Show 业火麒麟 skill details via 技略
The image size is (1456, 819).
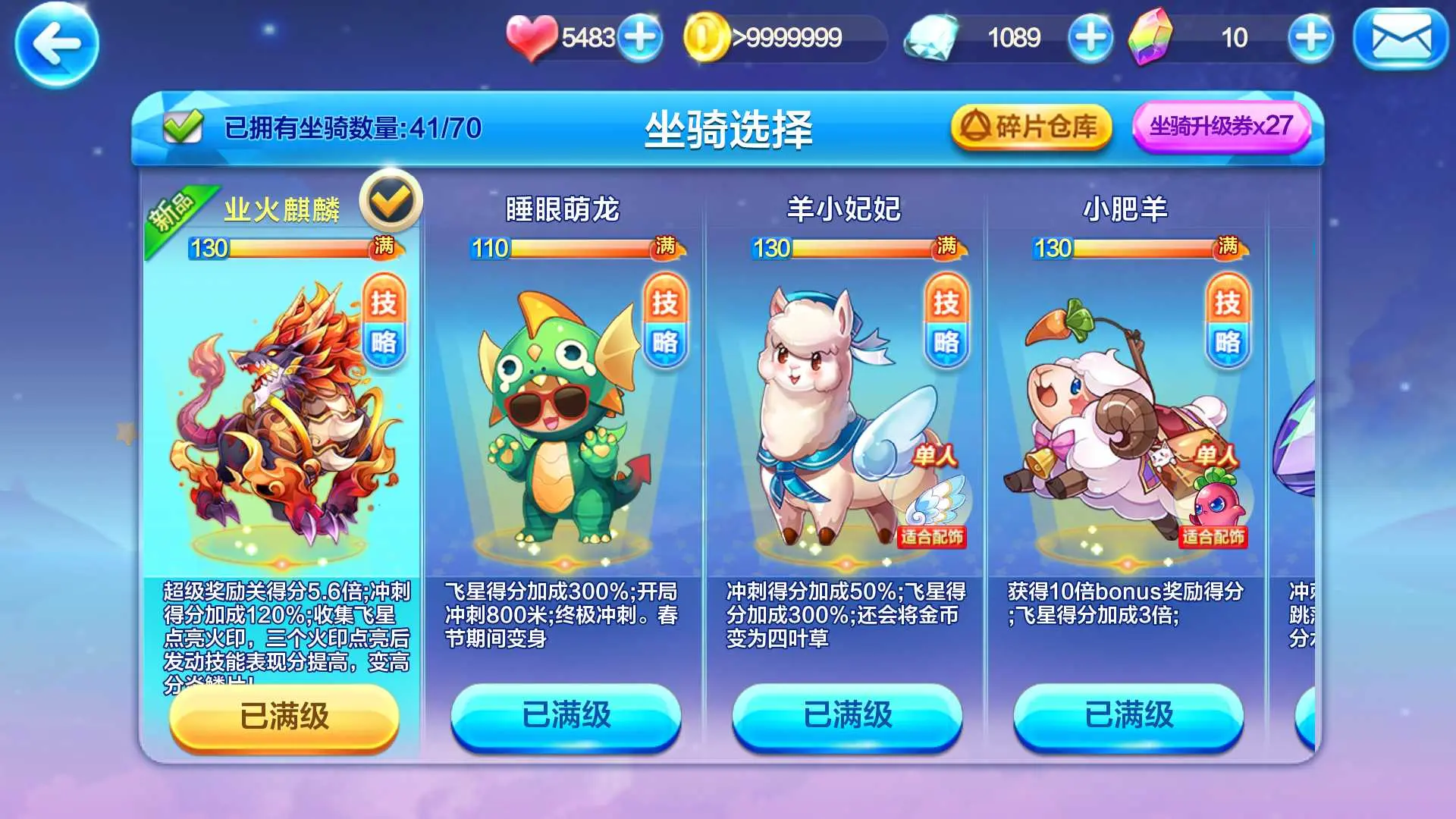(x=384, y=322)
